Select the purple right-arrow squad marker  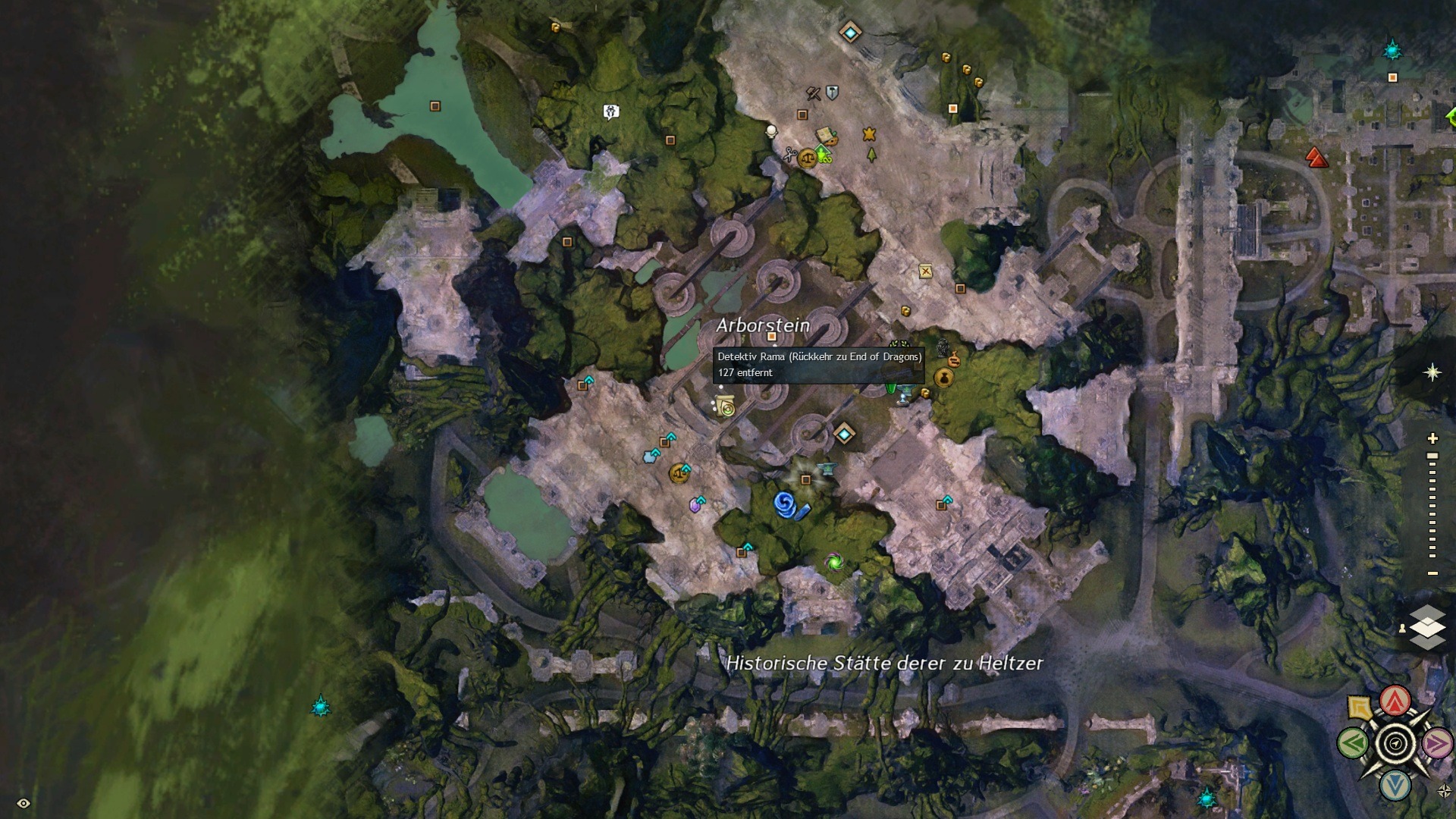1436,743
